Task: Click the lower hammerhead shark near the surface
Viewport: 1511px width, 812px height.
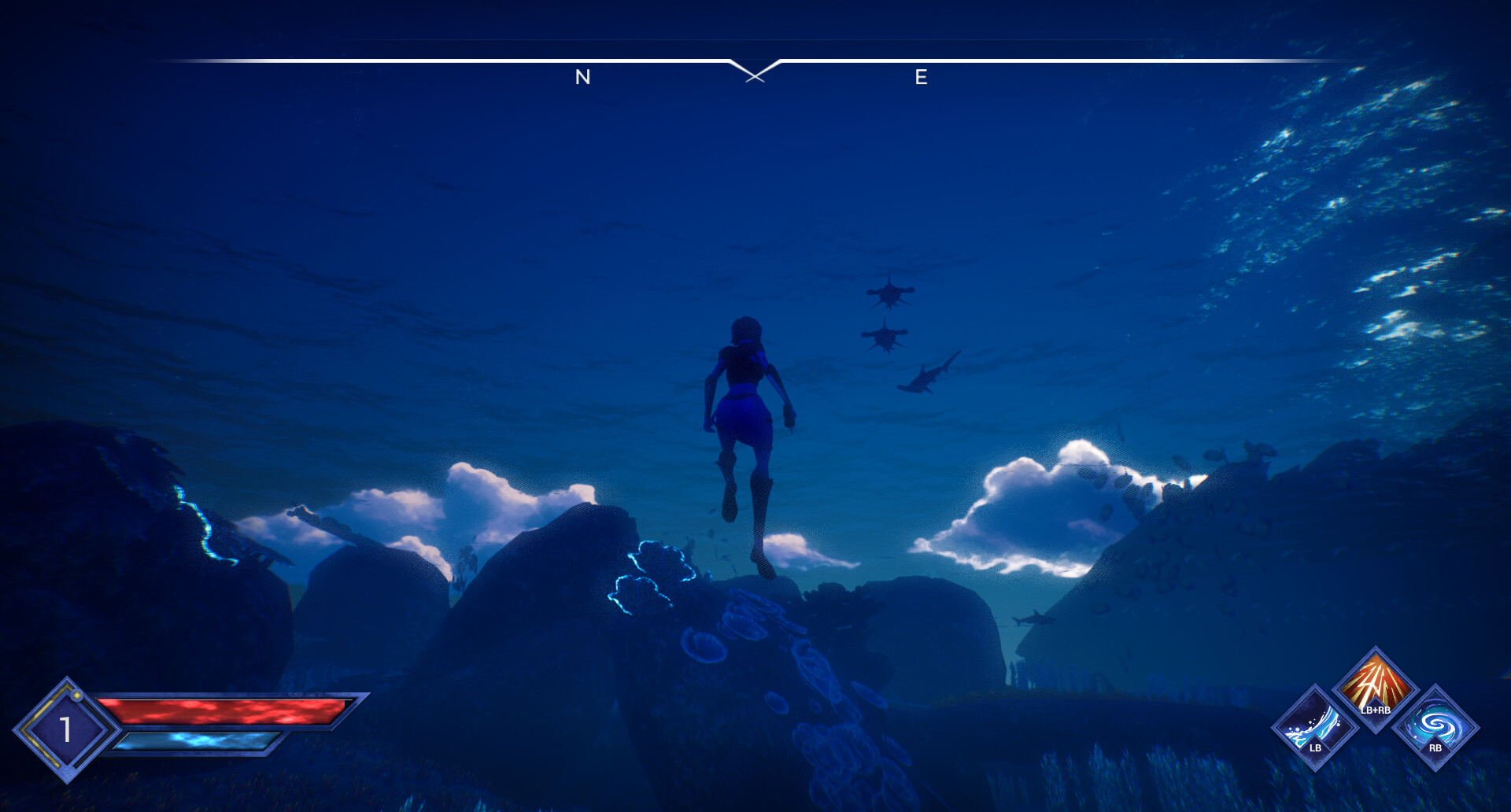Action: tap(885, 338)
